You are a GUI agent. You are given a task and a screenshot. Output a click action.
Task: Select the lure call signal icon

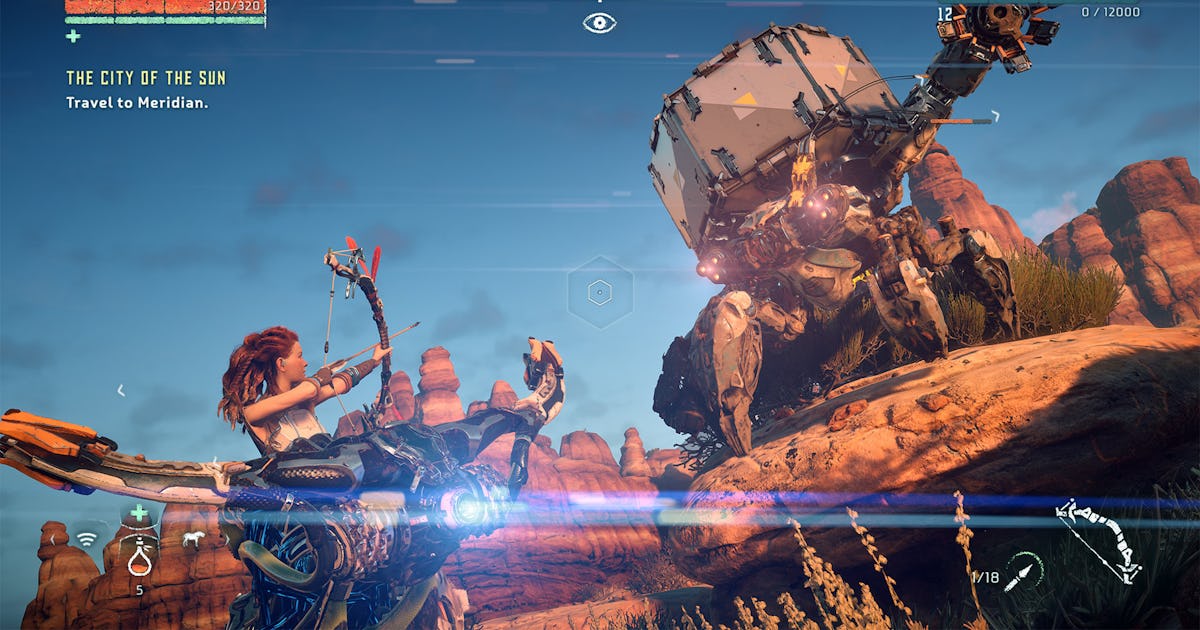click(87, 539)
